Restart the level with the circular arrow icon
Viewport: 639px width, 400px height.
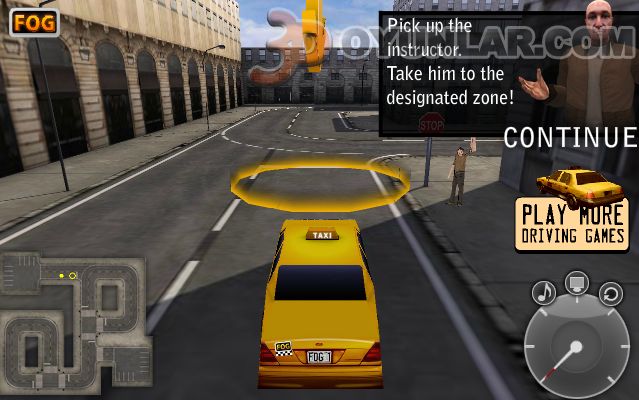pyautogui.click(x=610, y=293)
